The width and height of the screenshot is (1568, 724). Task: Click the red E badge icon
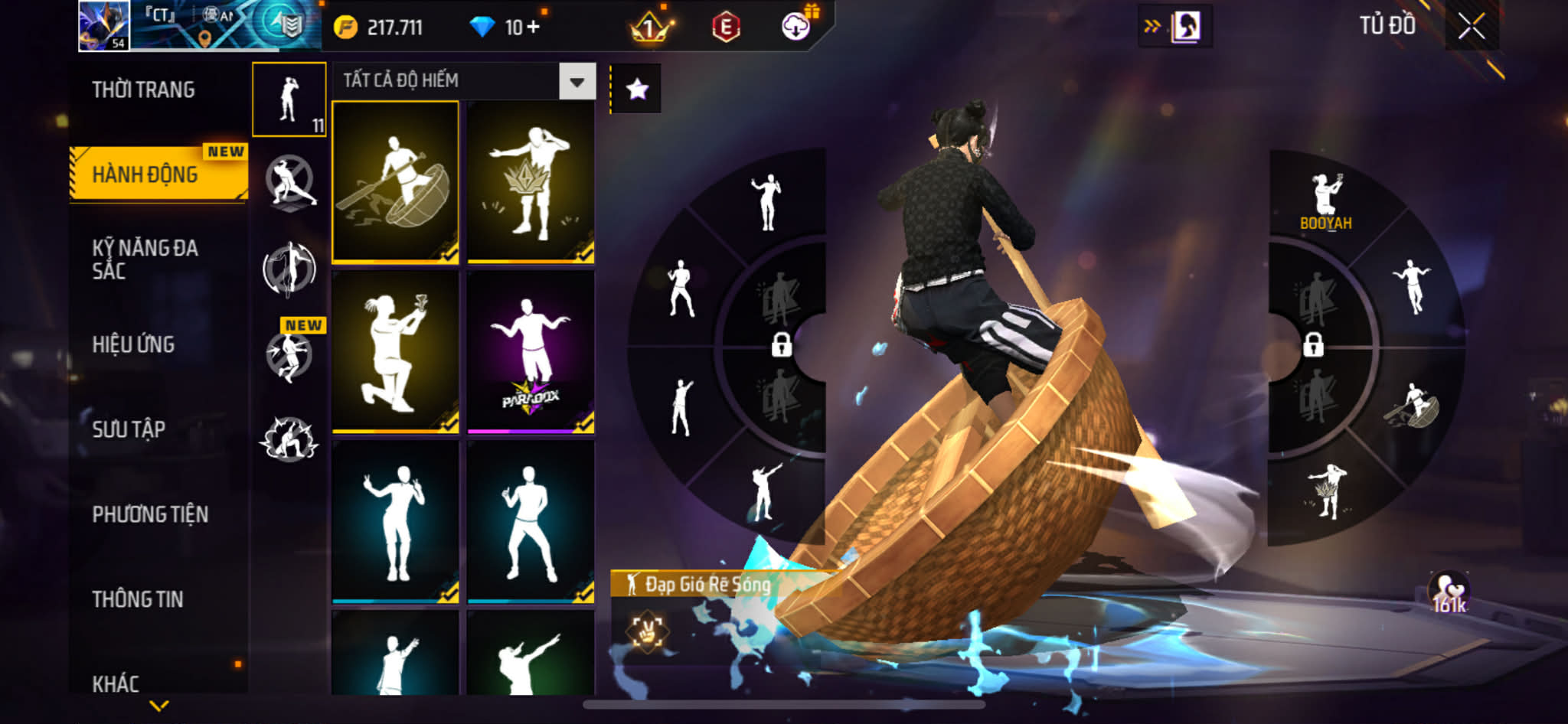pyautogui.click(x=725, y=28)
